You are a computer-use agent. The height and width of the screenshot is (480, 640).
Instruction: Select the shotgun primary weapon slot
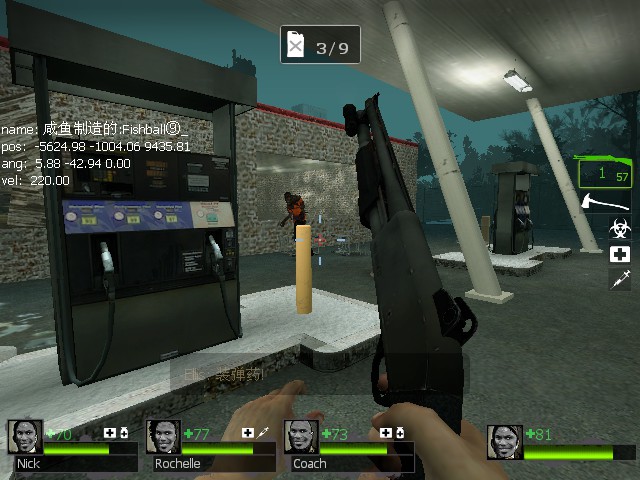pos(606,173)
